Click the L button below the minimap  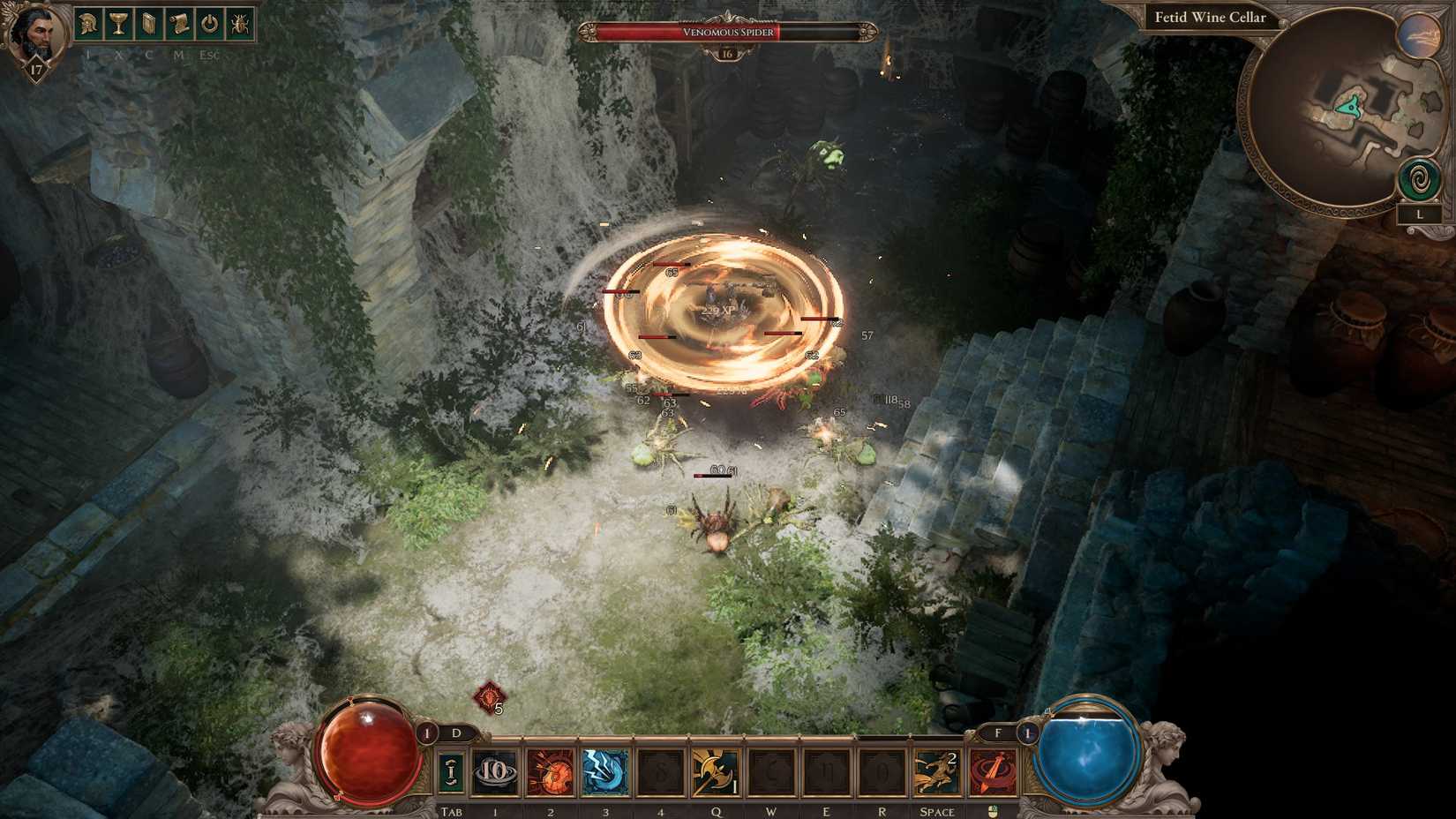[1420, 214]
